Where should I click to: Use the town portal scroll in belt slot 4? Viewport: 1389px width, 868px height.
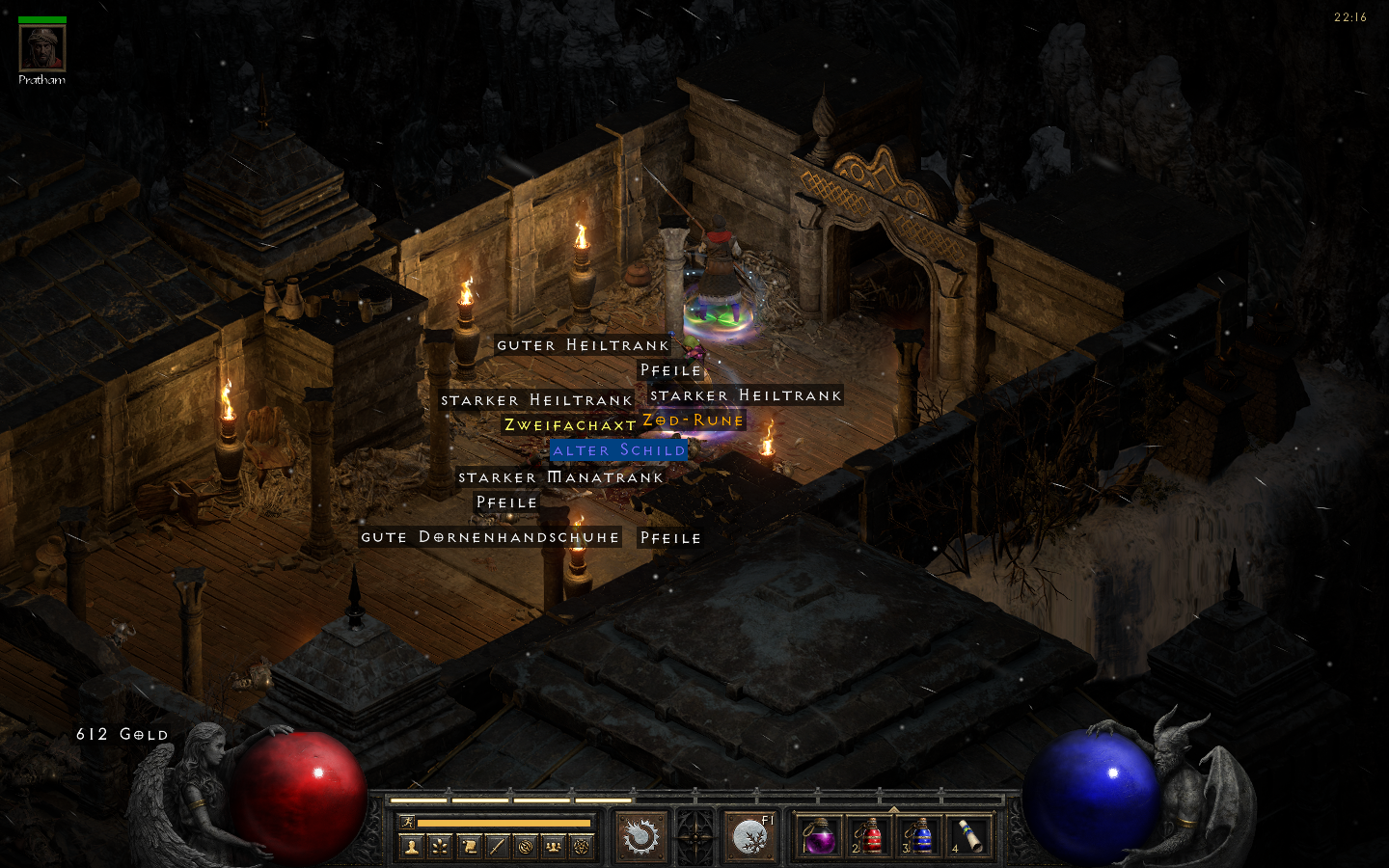click(967, 837)
